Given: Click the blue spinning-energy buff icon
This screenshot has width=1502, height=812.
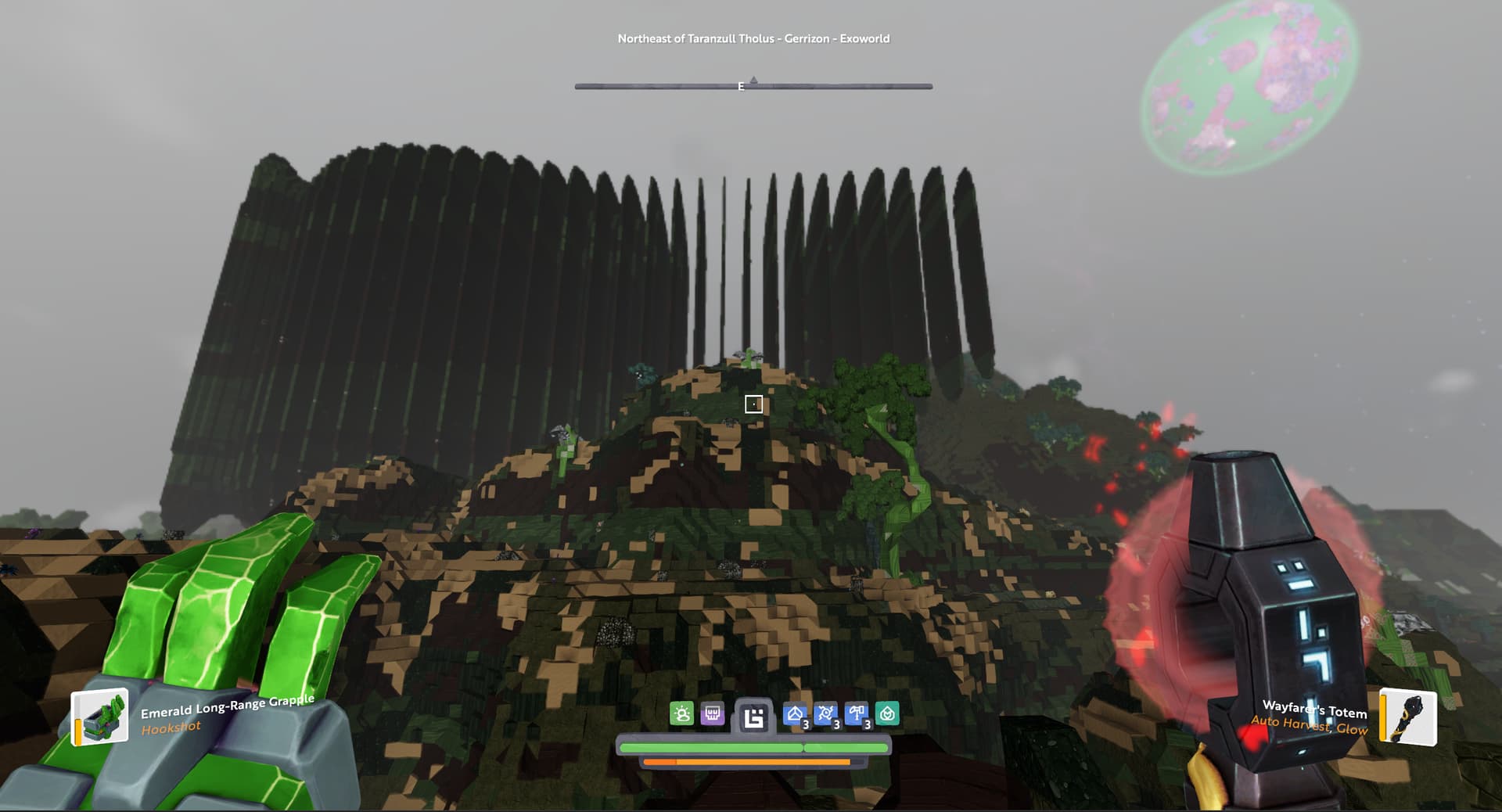Looking at the screenshot, I should tap(826, 714).
